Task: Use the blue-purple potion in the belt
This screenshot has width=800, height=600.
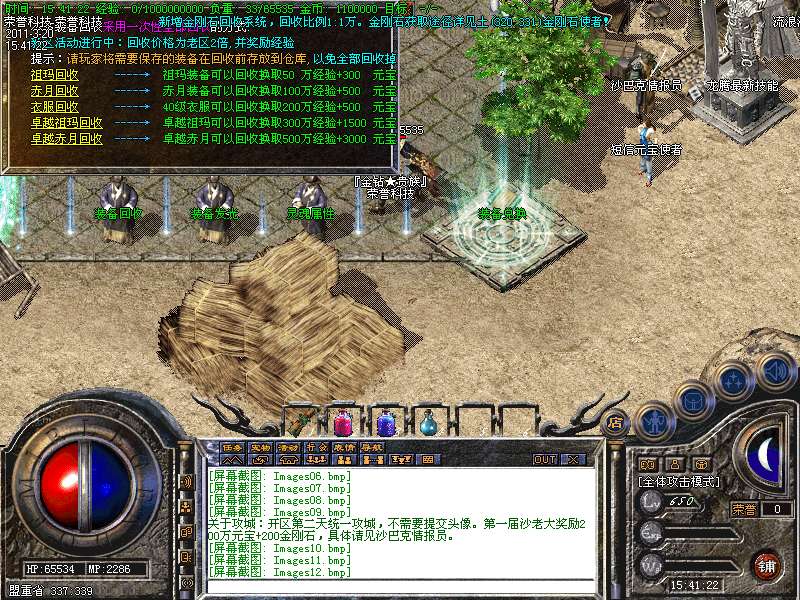Action: 385,423
